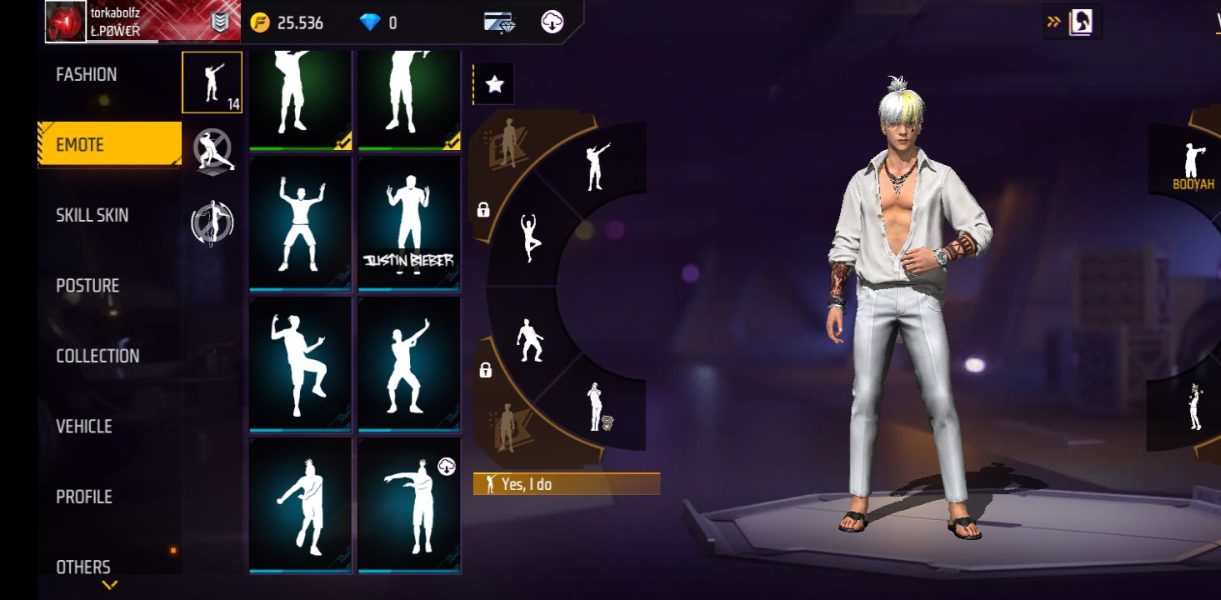Click the 'Yes, I do' emote label

[x=566, y=484]
